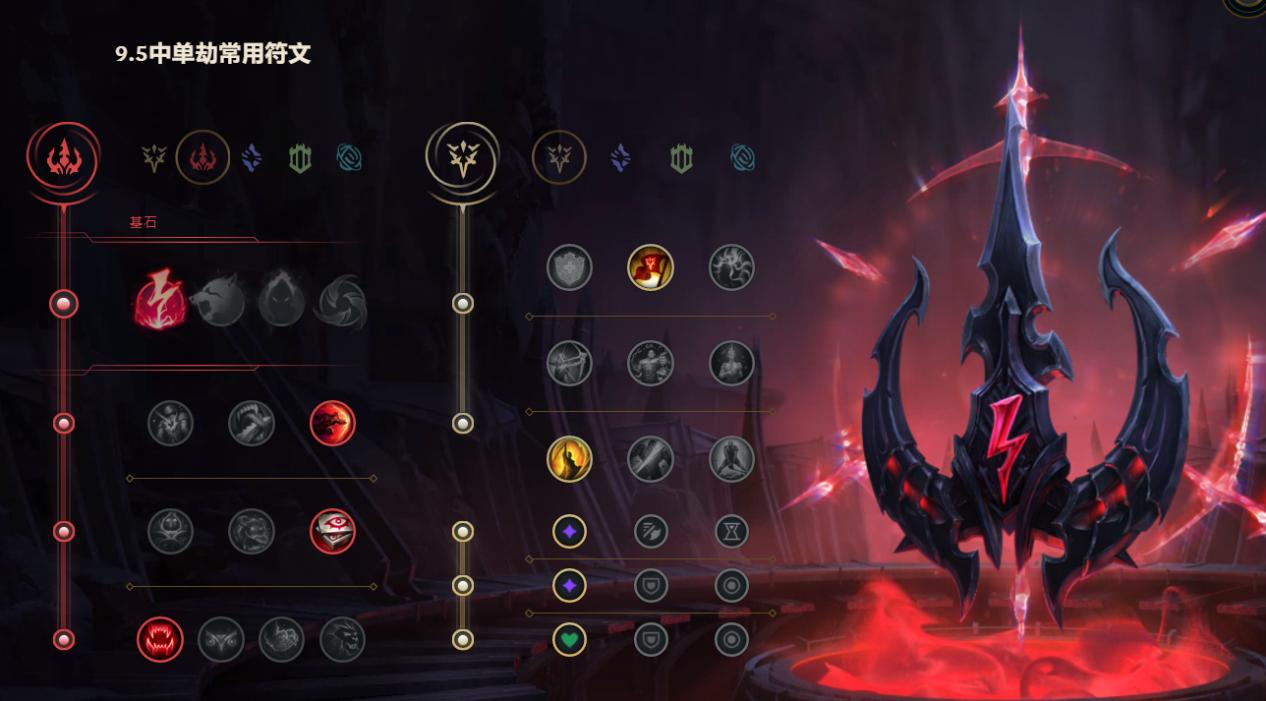Pick the Ultimate Hunter rune
Screen dimensions: 1266x701
(x=343, y=639)
